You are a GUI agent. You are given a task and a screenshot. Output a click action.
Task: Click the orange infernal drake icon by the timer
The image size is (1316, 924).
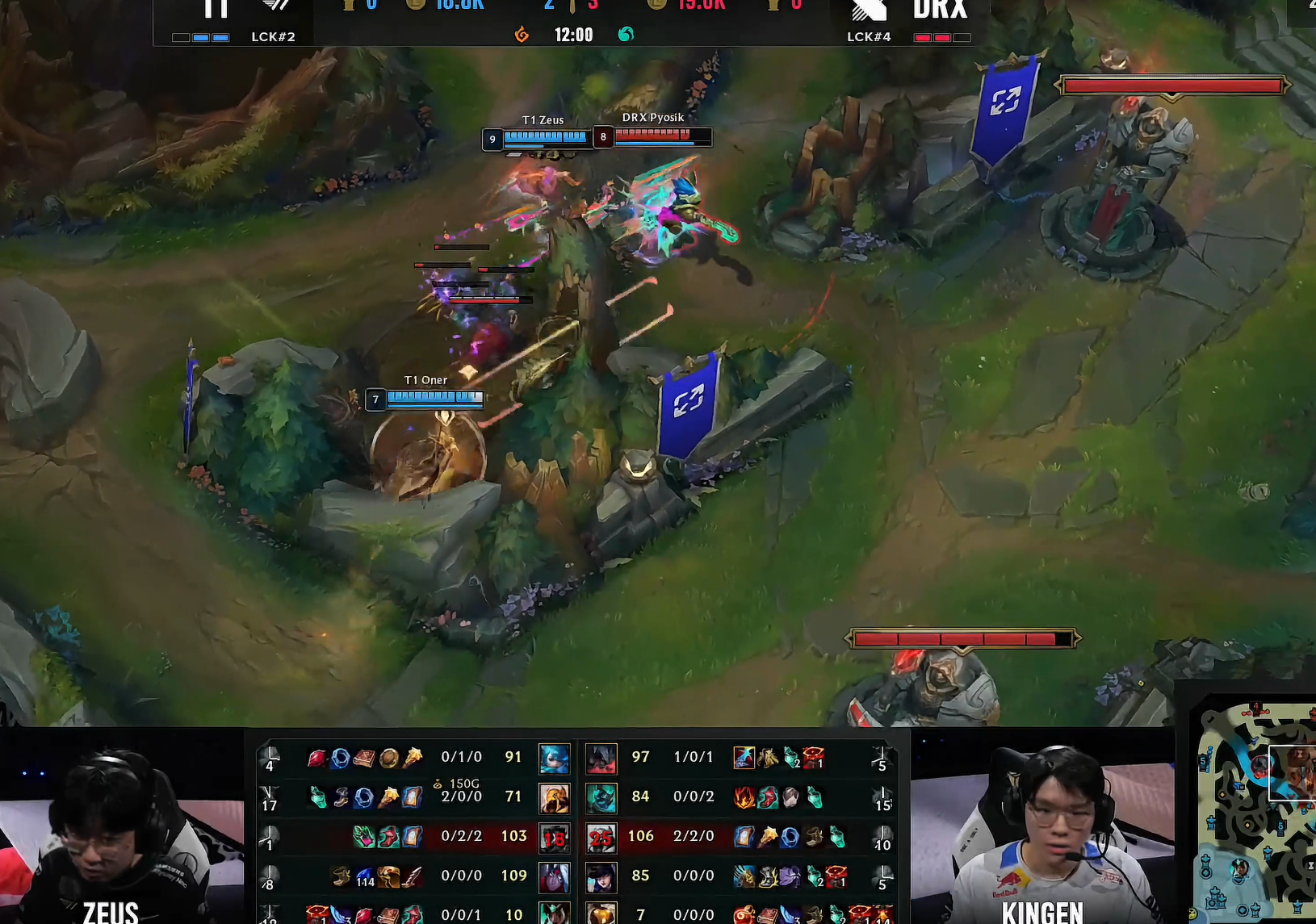(522, 35)
